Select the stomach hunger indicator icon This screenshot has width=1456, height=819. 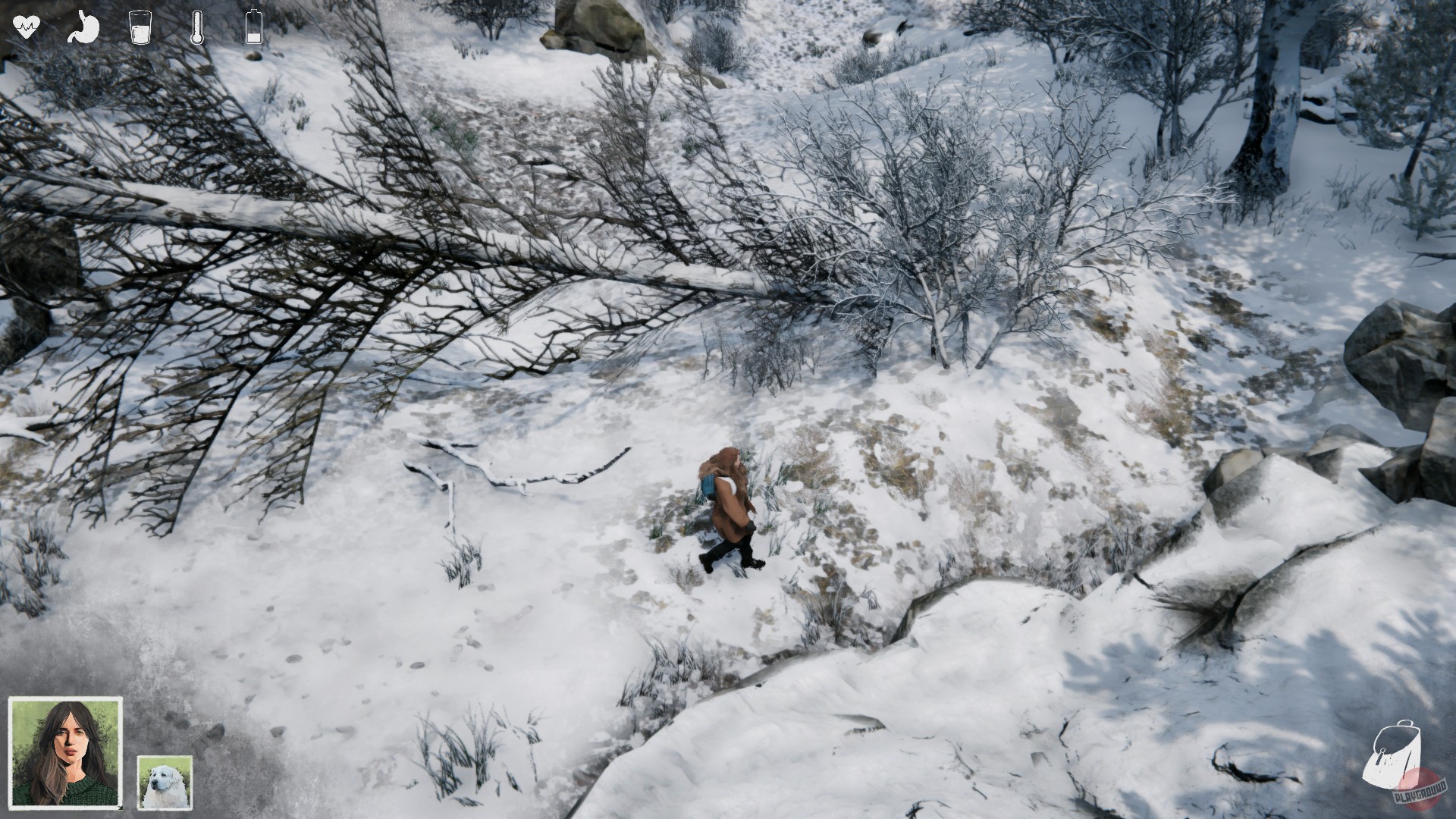click(x=83, y=28)
